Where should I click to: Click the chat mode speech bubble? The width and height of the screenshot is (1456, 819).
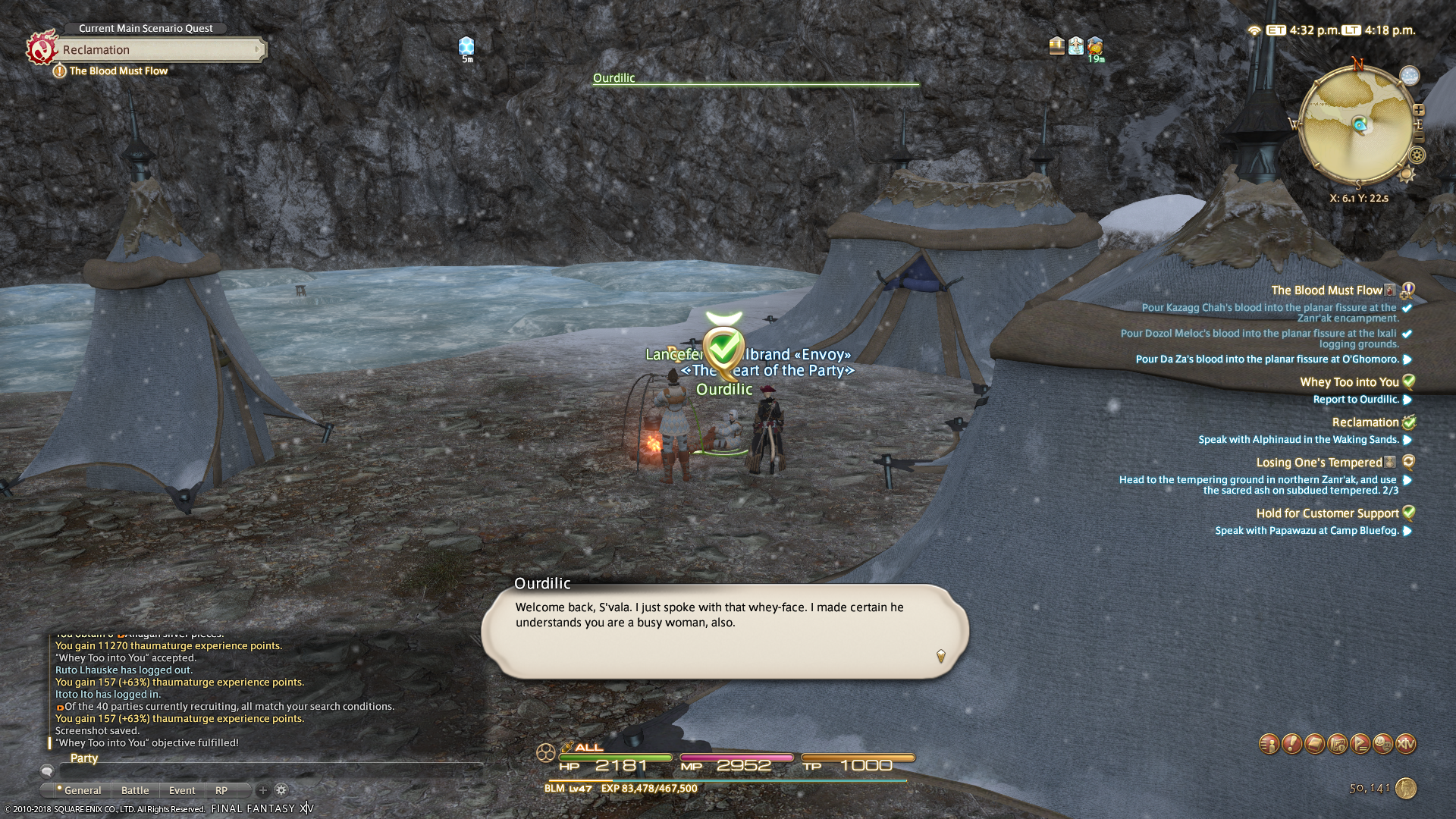tap(47, 771)
